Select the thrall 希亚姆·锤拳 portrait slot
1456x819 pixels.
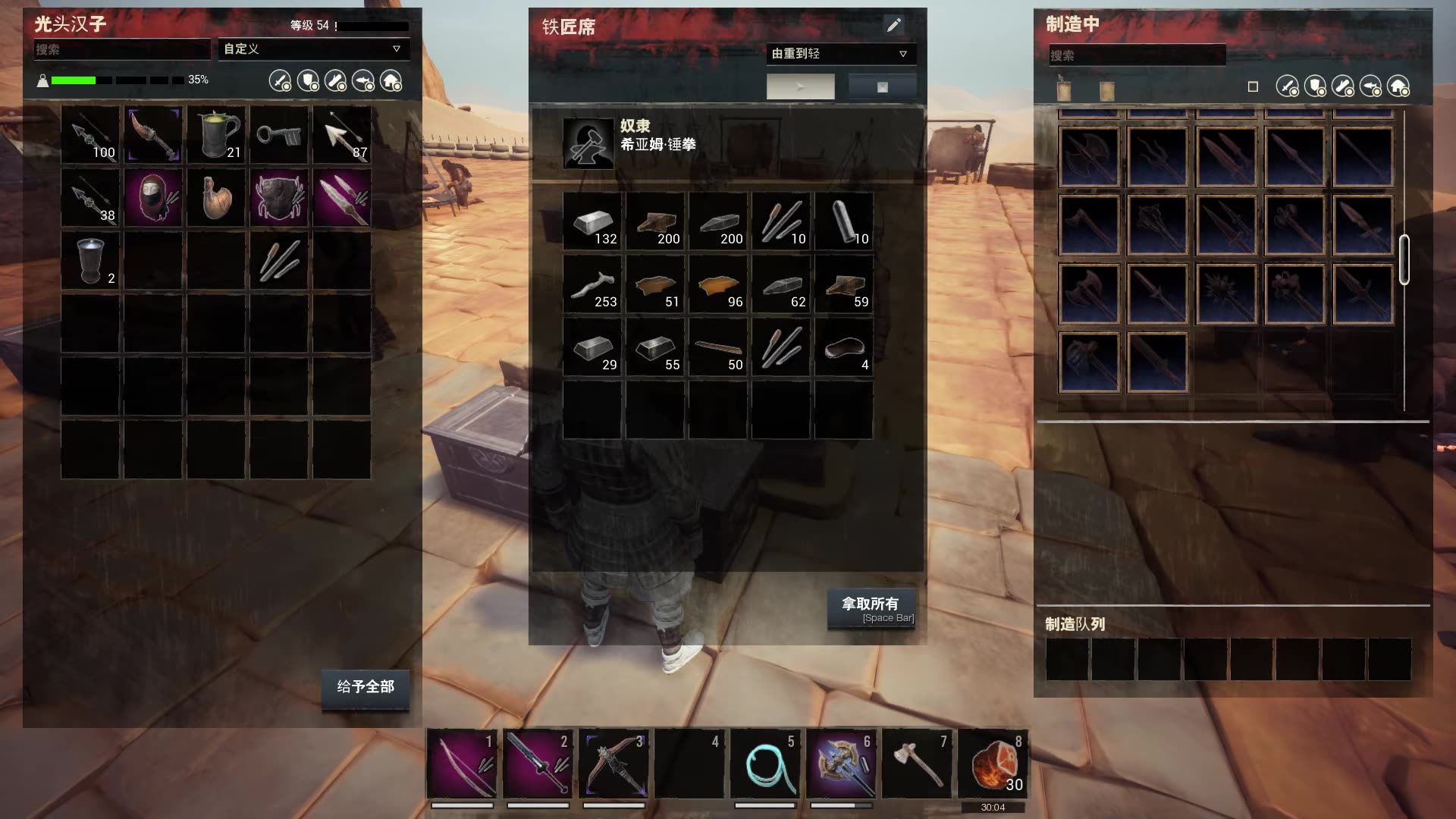(x=588, y=143)
